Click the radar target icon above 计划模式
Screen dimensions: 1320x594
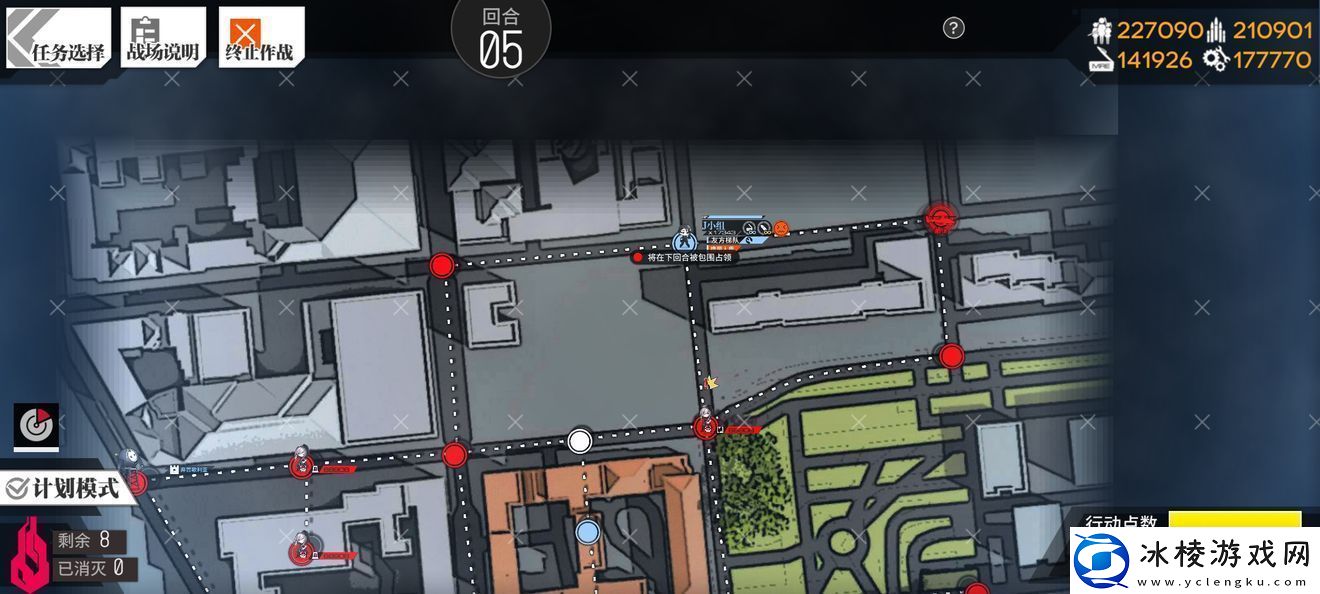click(36, 427)
